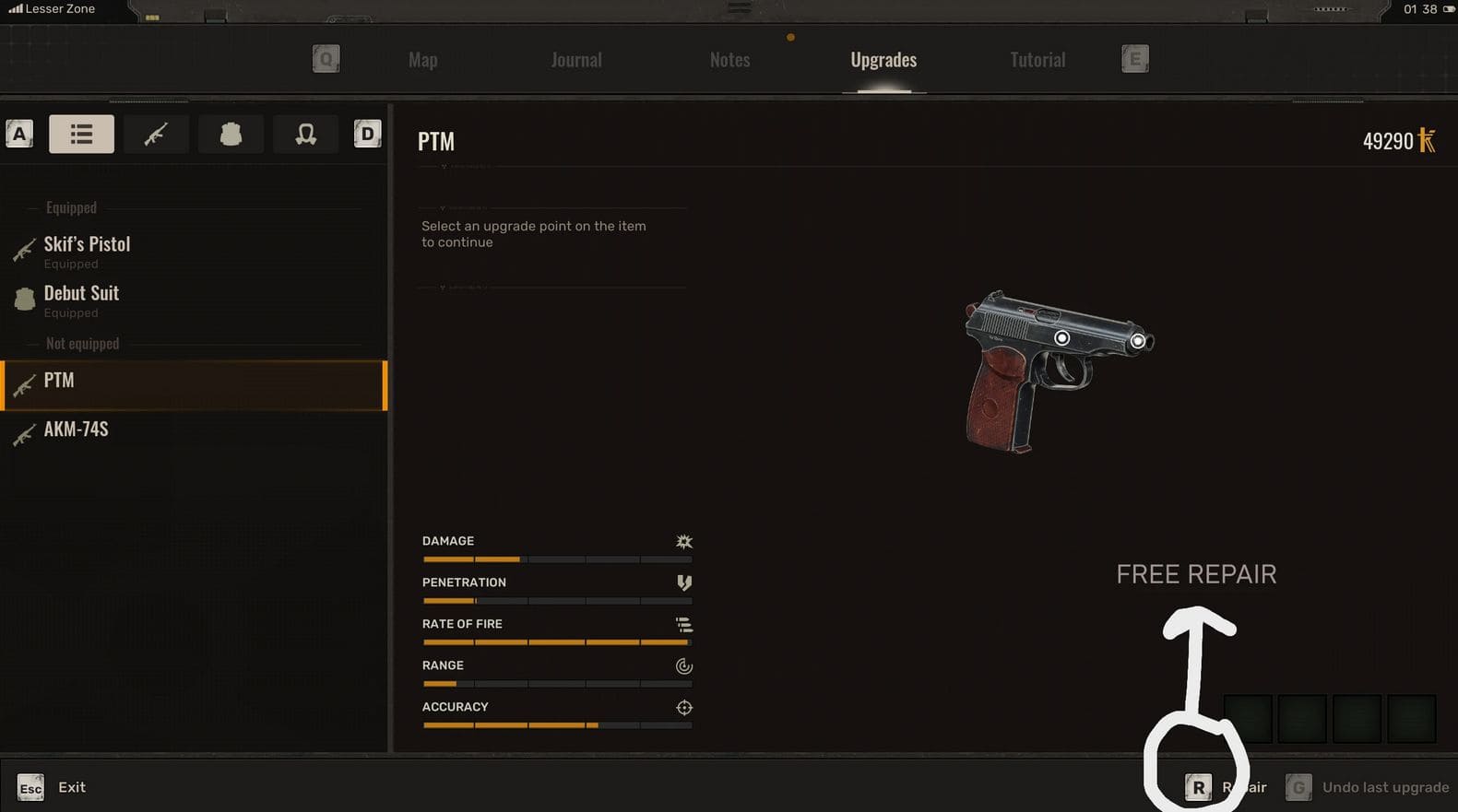Select the upgrade point on pistol muzzle
Image resolution: width=1458 pixels, height=812 pixels.
[1138, 341]
